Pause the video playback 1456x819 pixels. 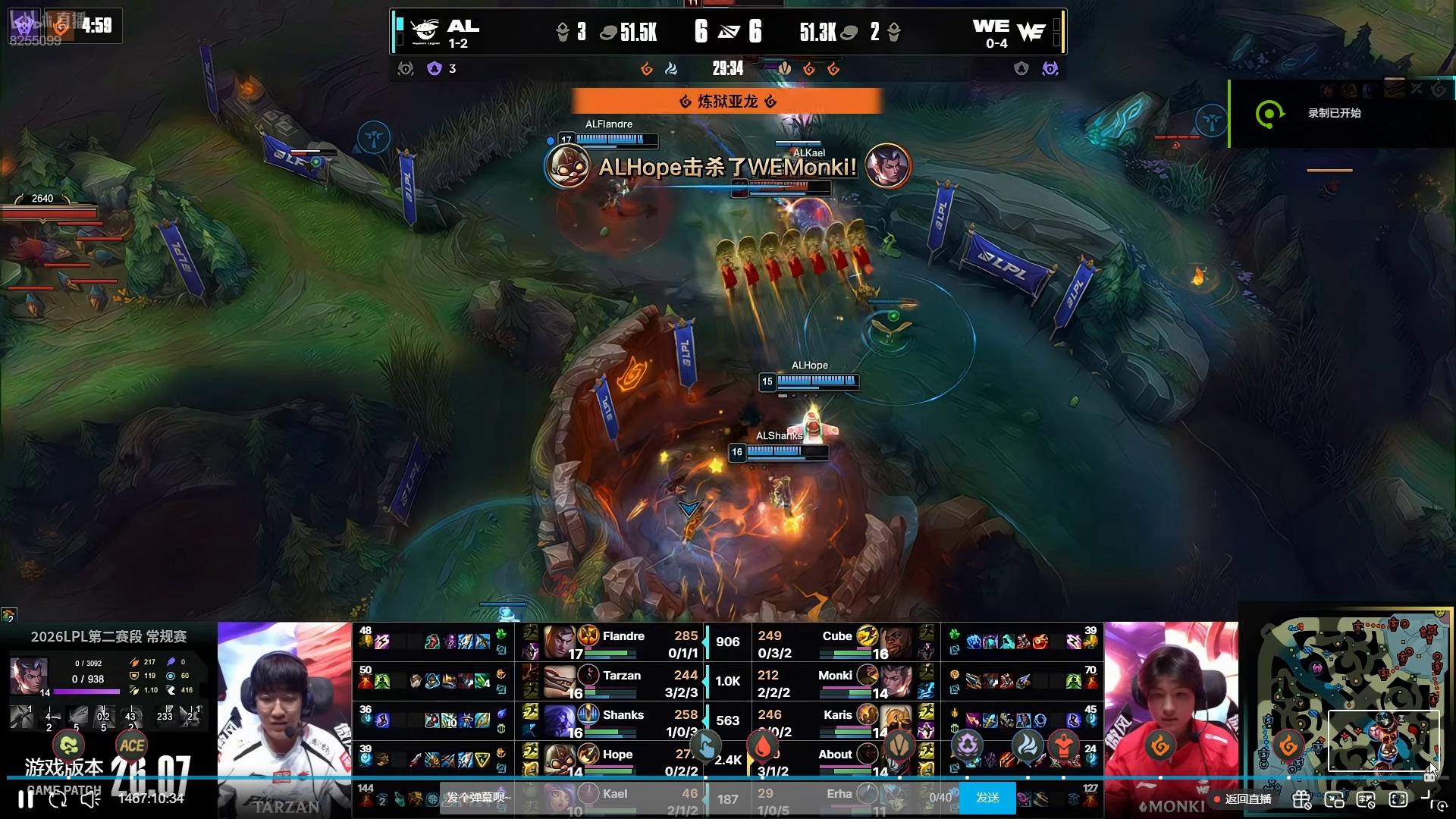pyautogui.click(x=26, y=799)
